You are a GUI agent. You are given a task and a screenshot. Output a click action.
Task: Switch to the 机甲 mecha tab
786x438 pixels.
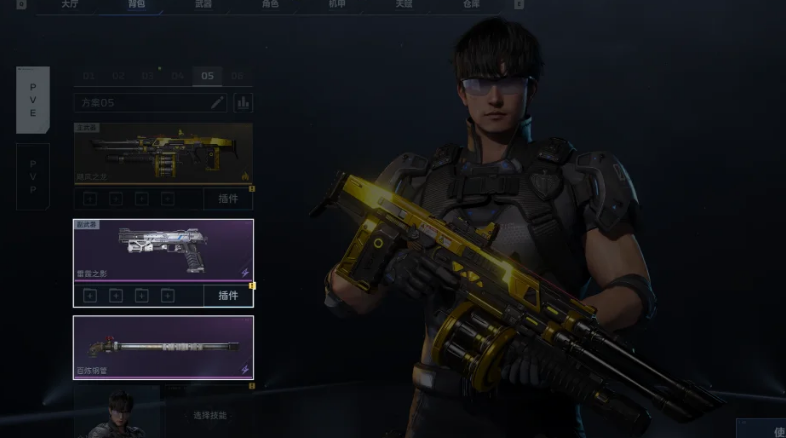coord(337,5)
